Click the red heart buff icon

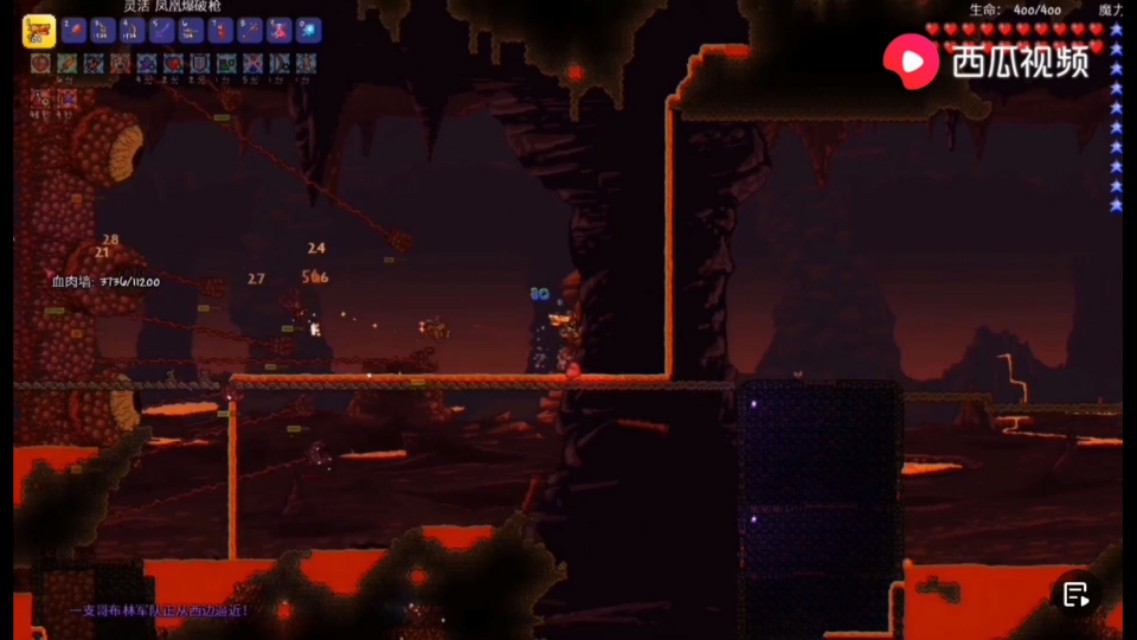click(174, 65)
